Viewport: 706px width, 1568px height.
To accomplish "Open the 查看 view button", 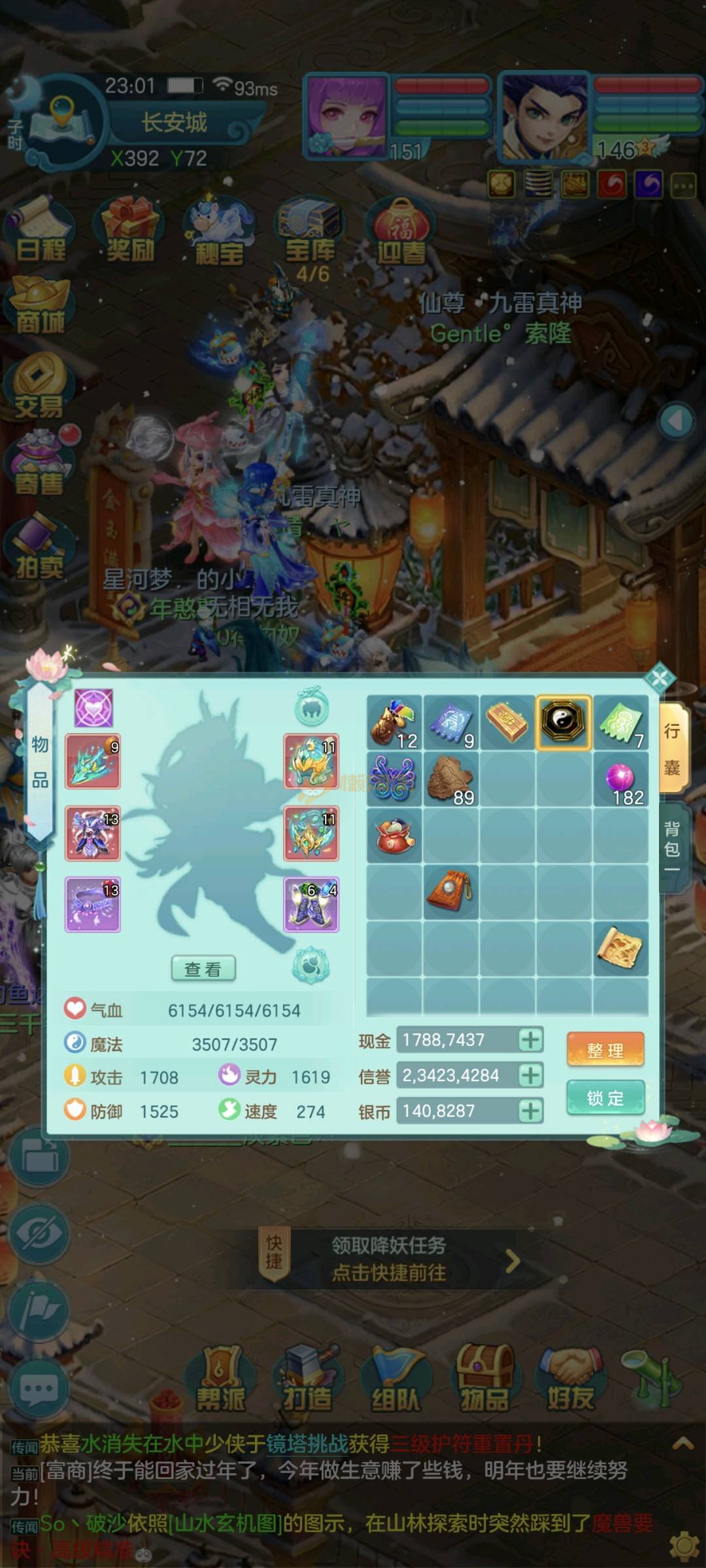I will (x=203, y=969).
